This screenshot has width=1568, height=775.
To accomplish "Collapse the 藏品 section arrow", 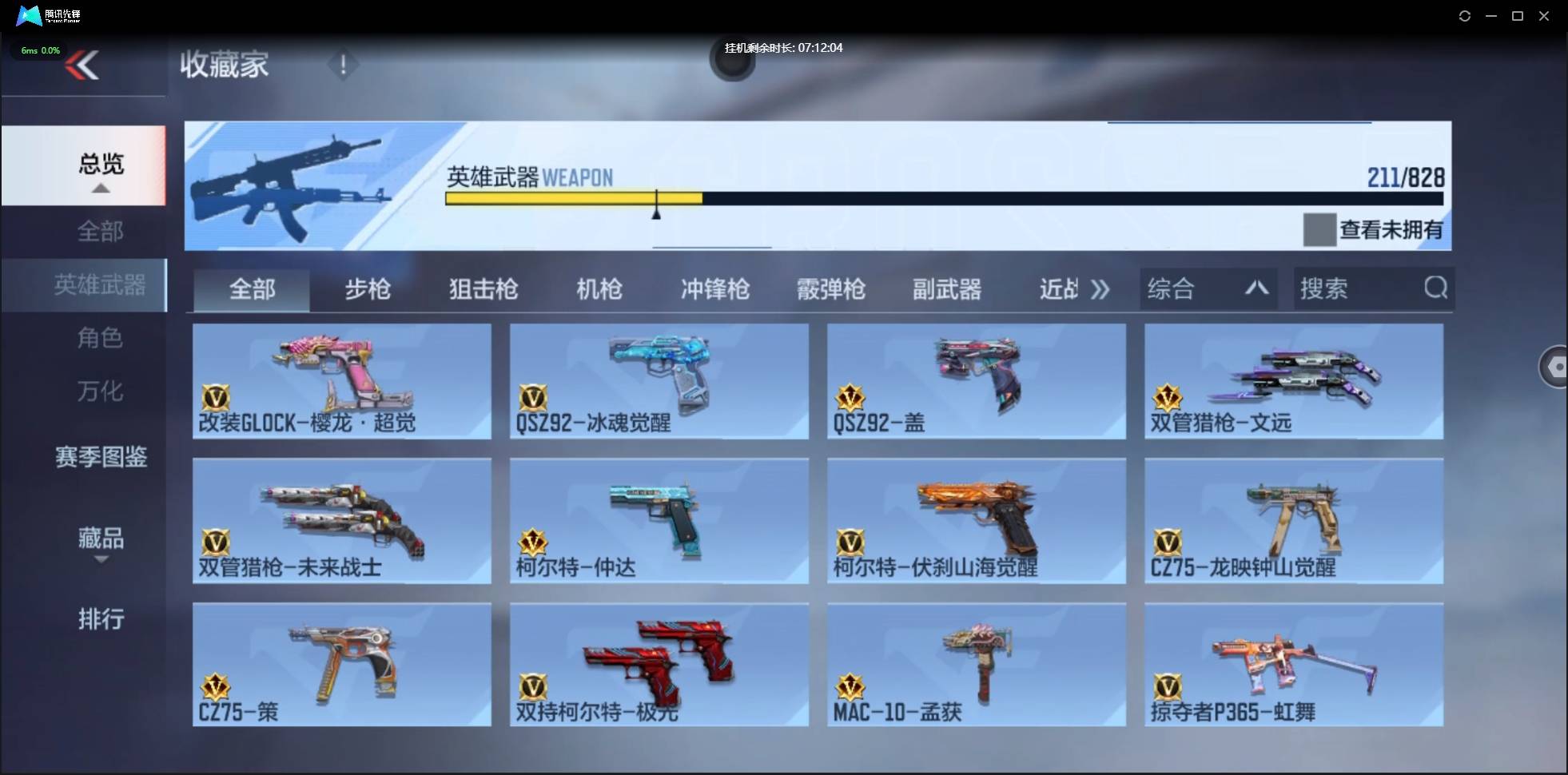I will pyautogui.click(x=100, y=559).
